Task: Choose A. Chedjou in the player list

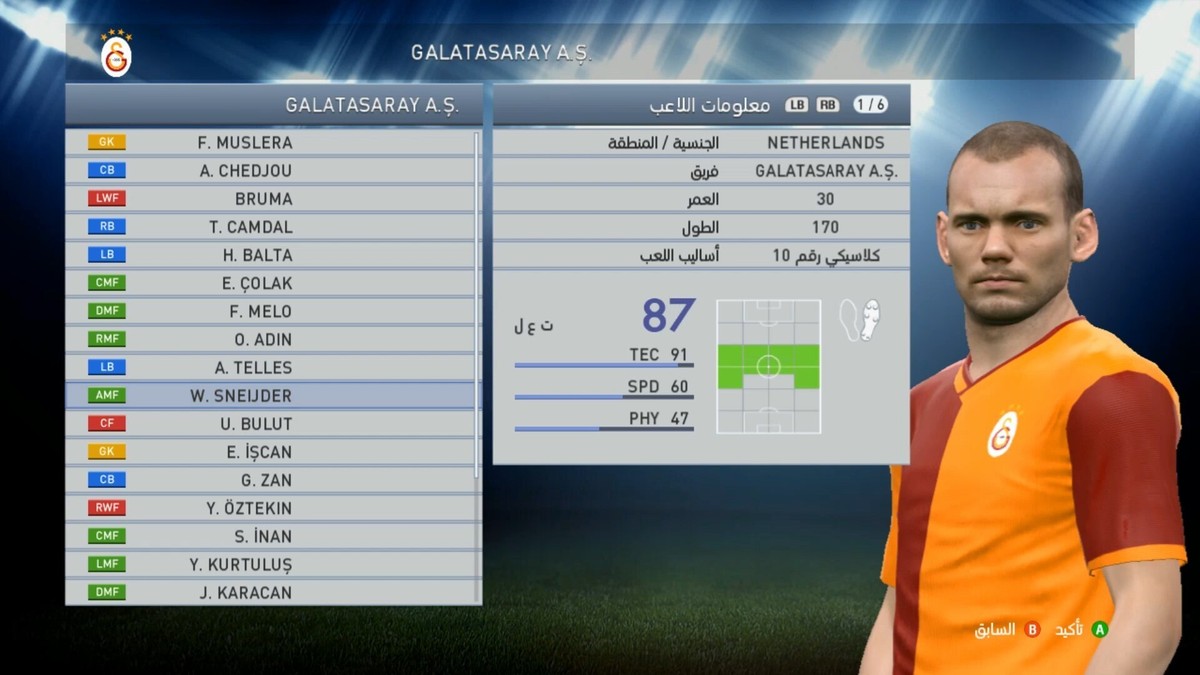Action: tap(245, 171)
